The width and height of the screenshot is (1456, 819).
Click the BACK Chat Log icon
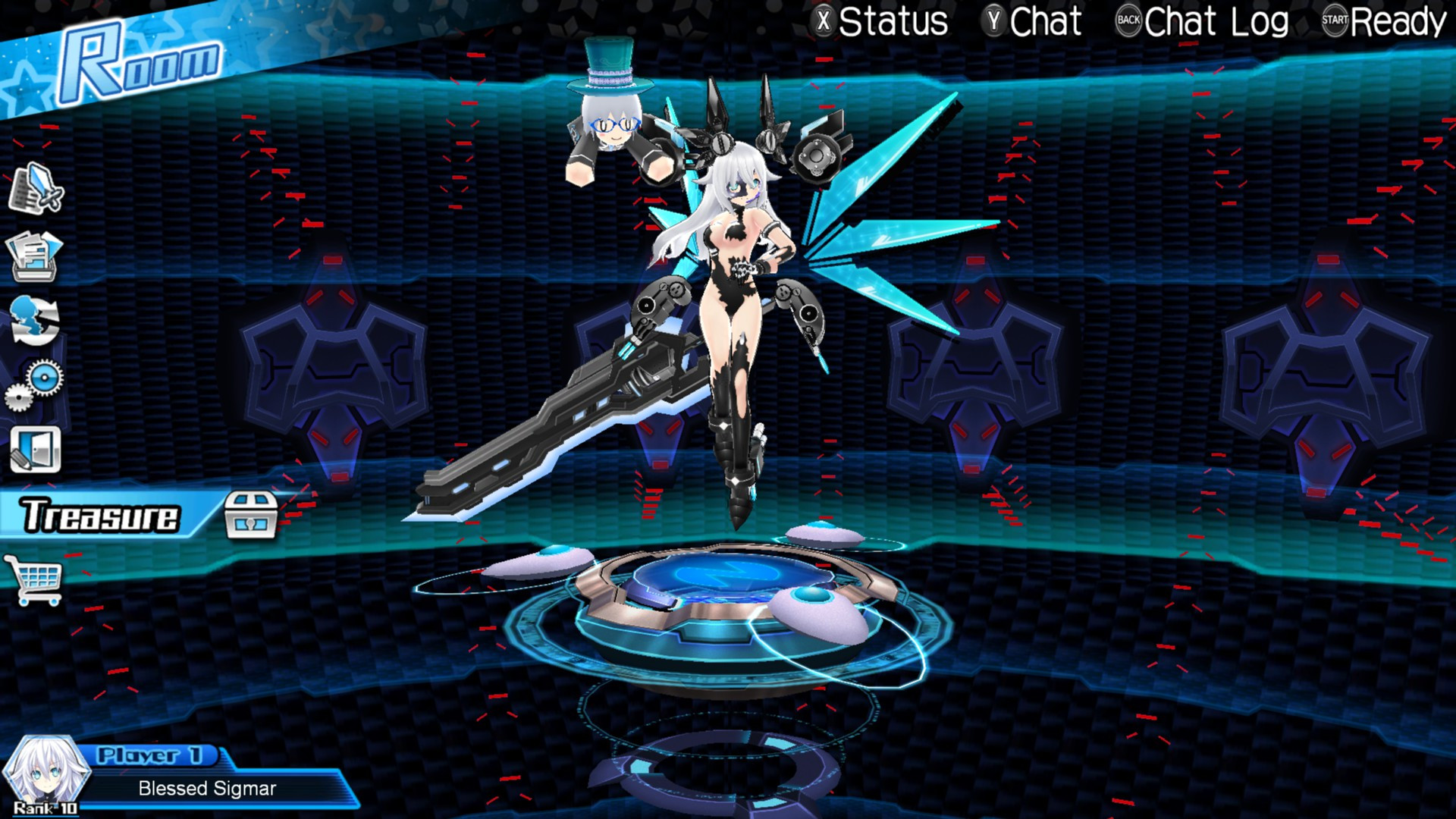[1131, 21]
